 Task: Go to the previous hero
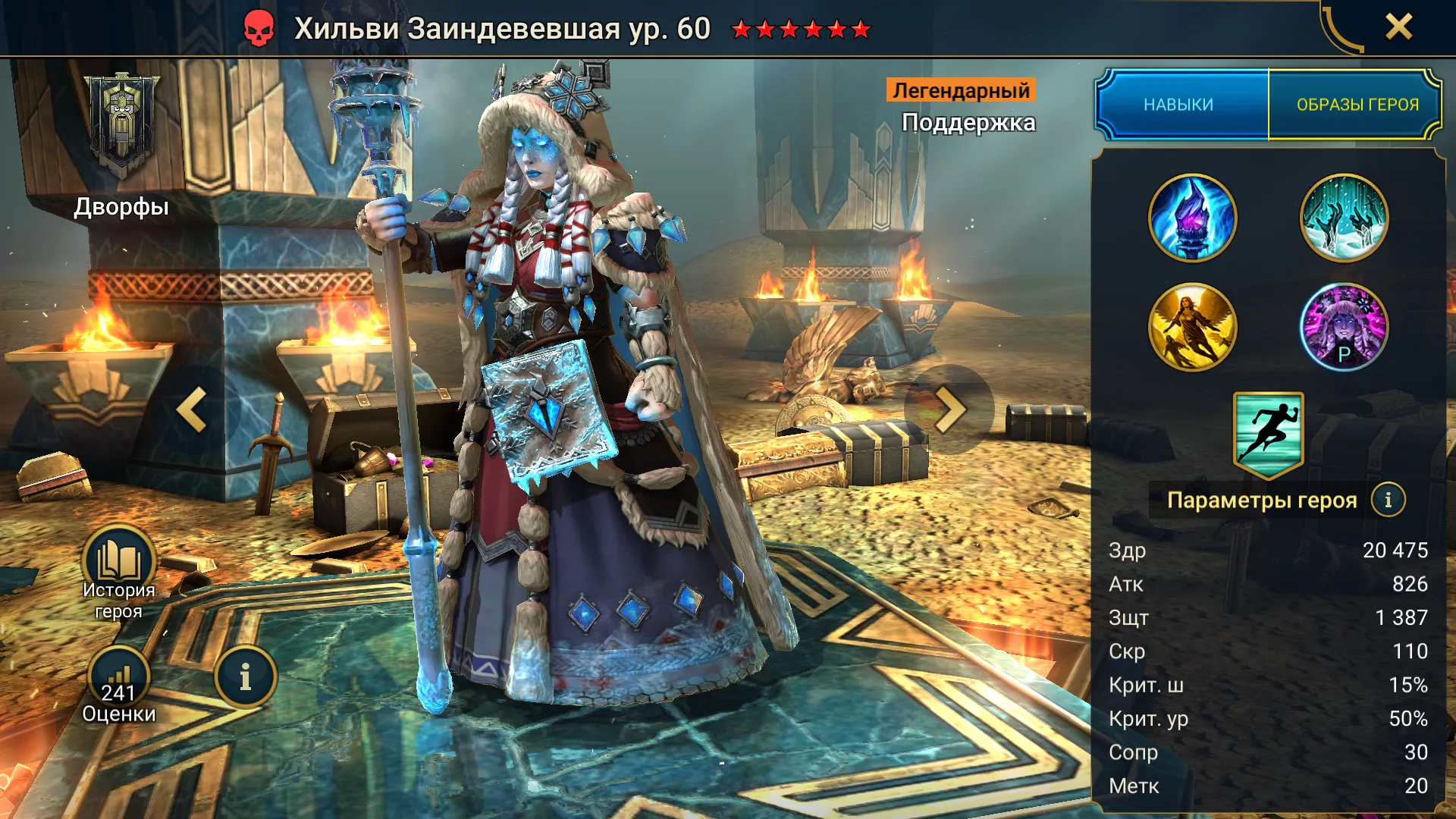pos(193,409)
